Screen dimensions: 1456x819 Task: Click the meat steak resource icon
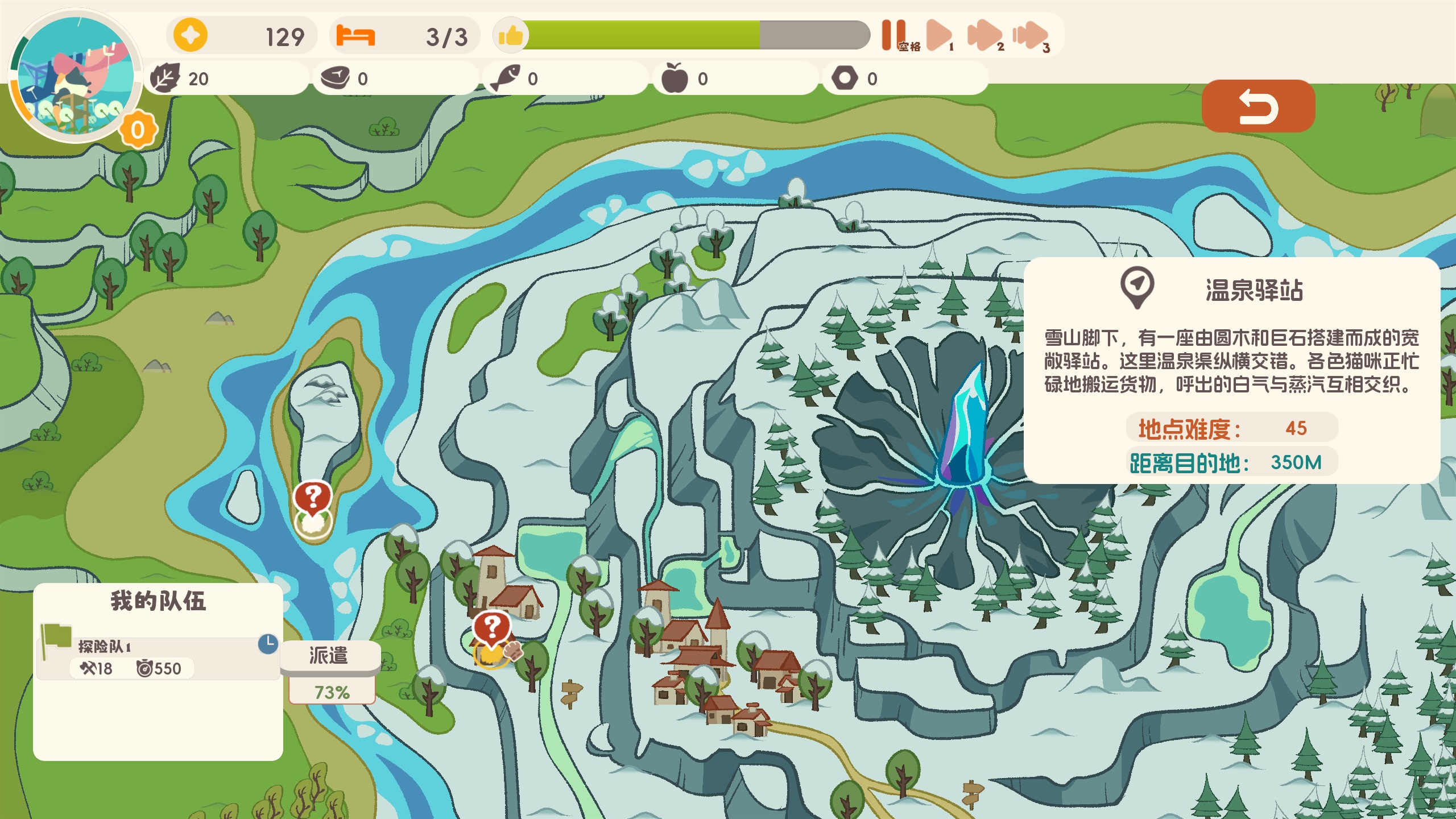pyautogui.click(x=336, y=78)
